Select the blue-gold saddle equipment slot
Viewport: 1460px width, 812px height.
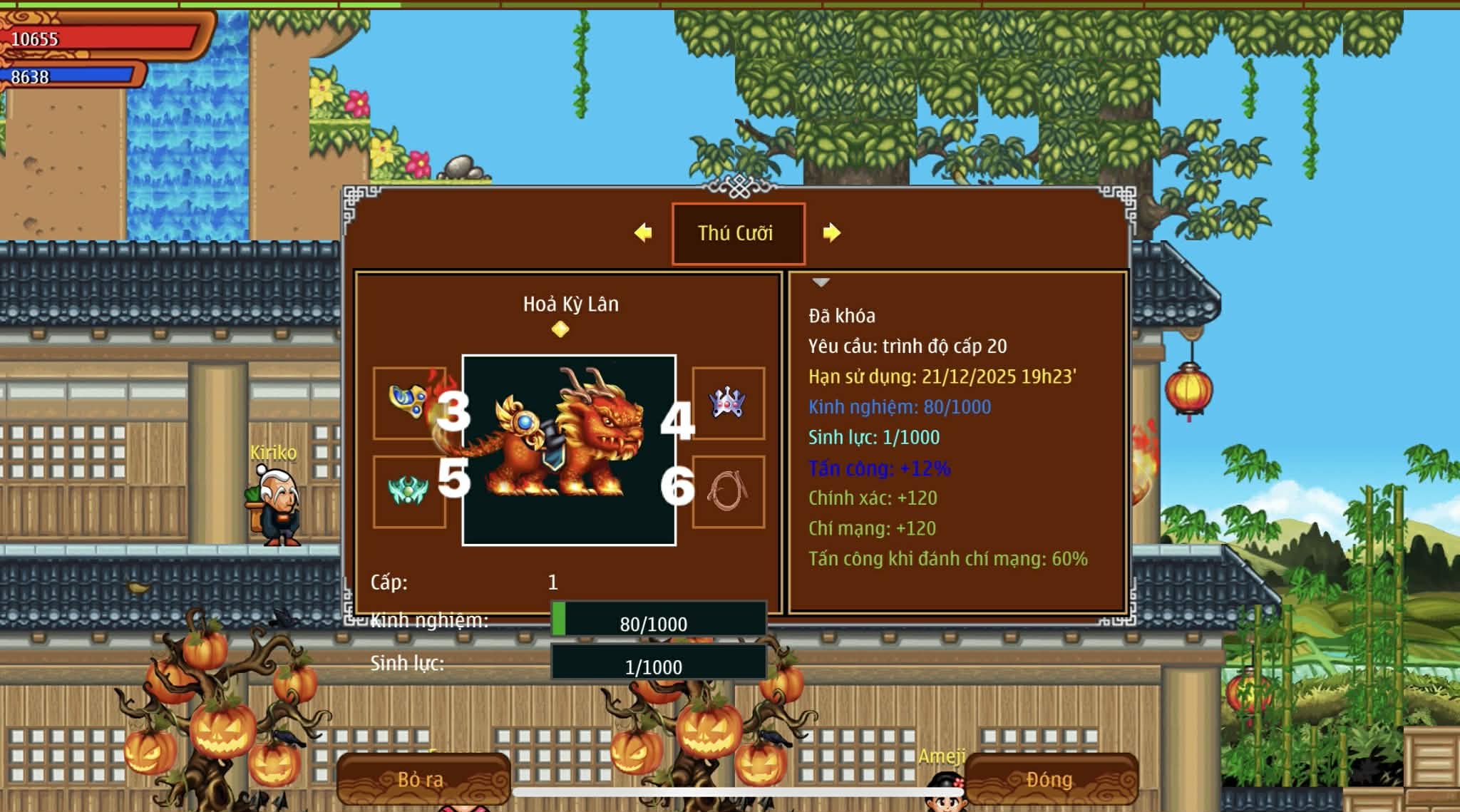(409, 403)
